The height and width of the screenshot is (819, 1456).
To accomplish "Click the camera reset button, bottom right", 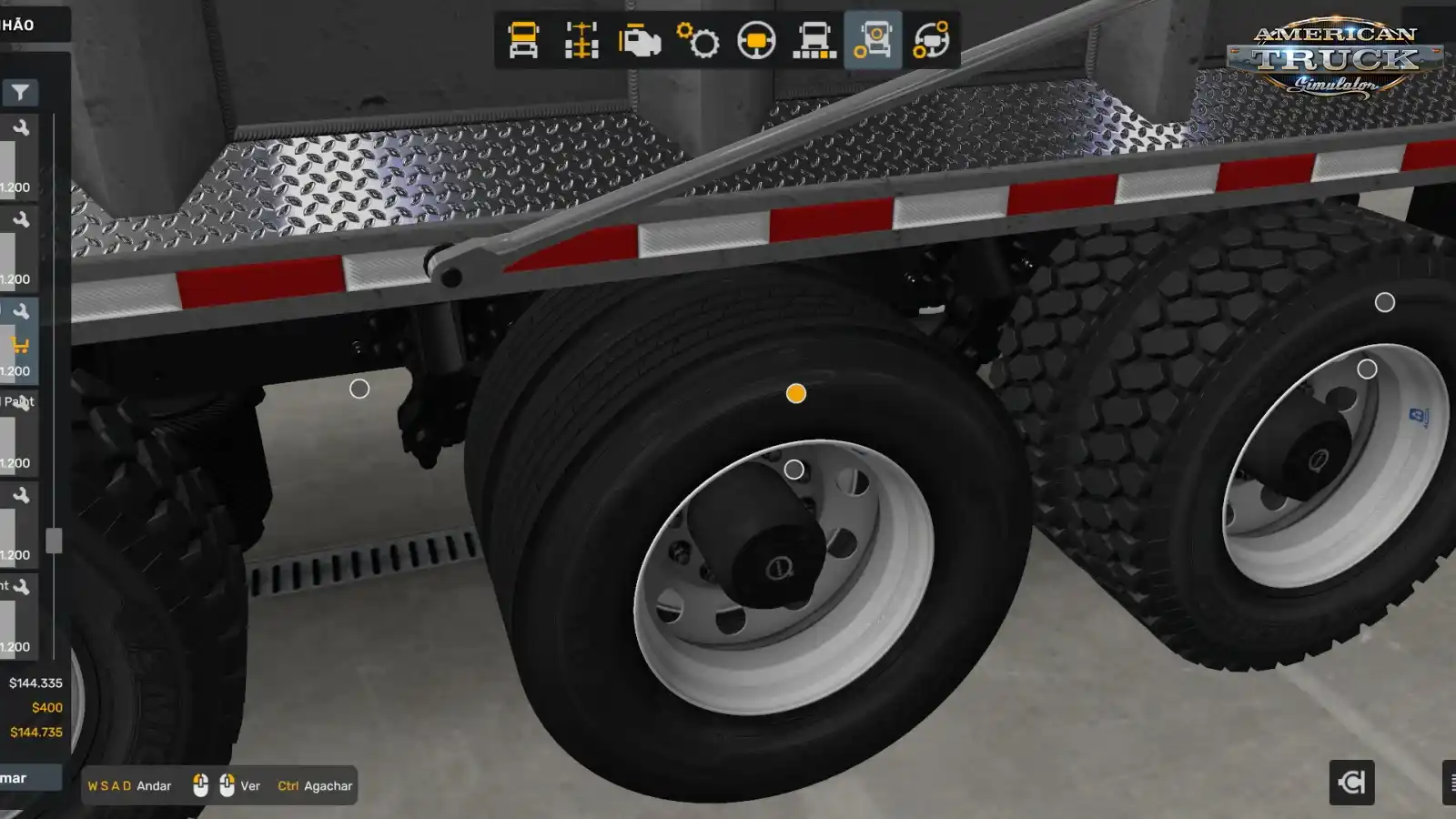I will click(x=1351, y=783).
